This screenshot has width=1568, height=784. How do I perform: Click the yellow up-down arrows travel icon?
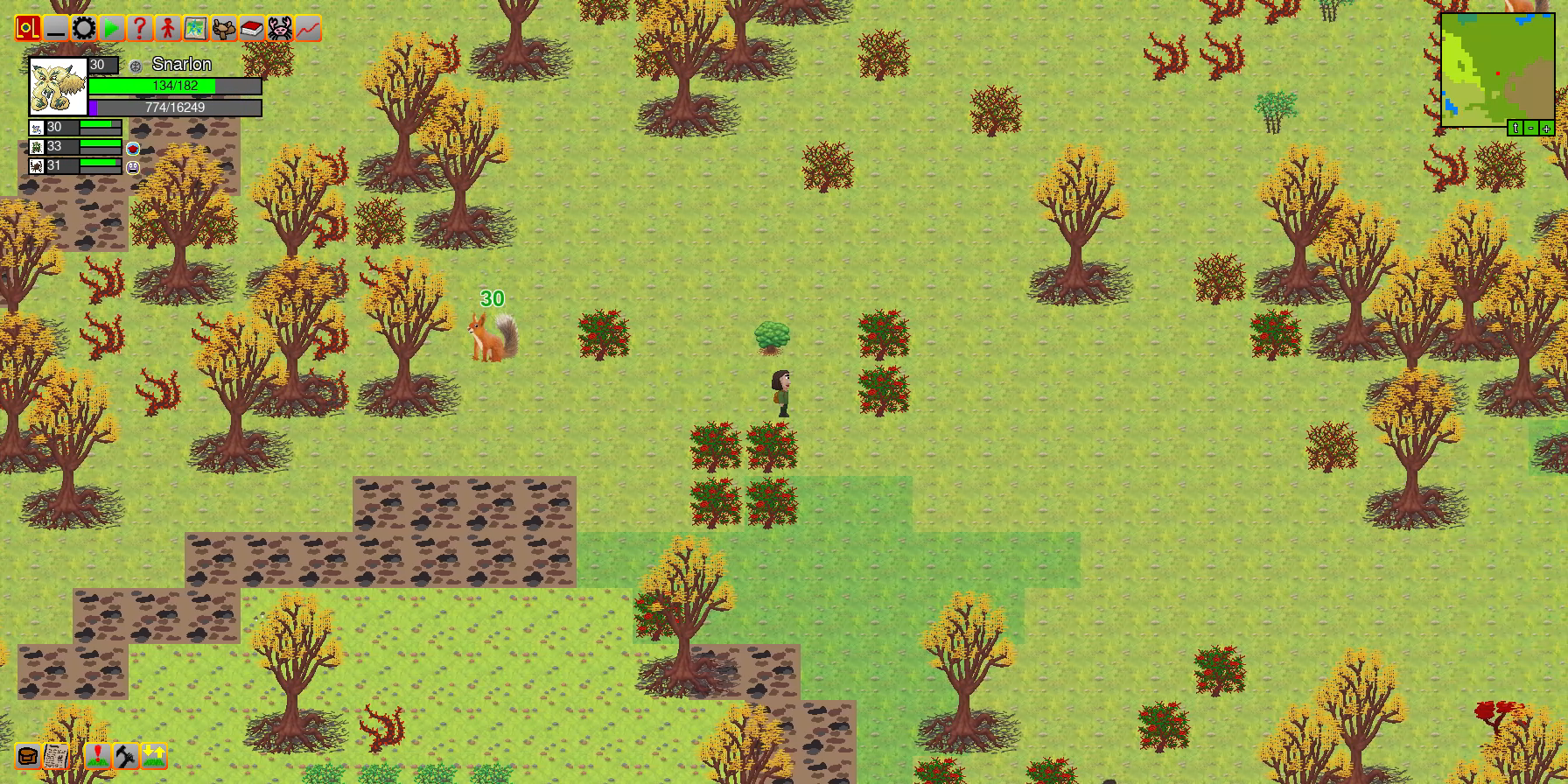(x=154, y=758)
